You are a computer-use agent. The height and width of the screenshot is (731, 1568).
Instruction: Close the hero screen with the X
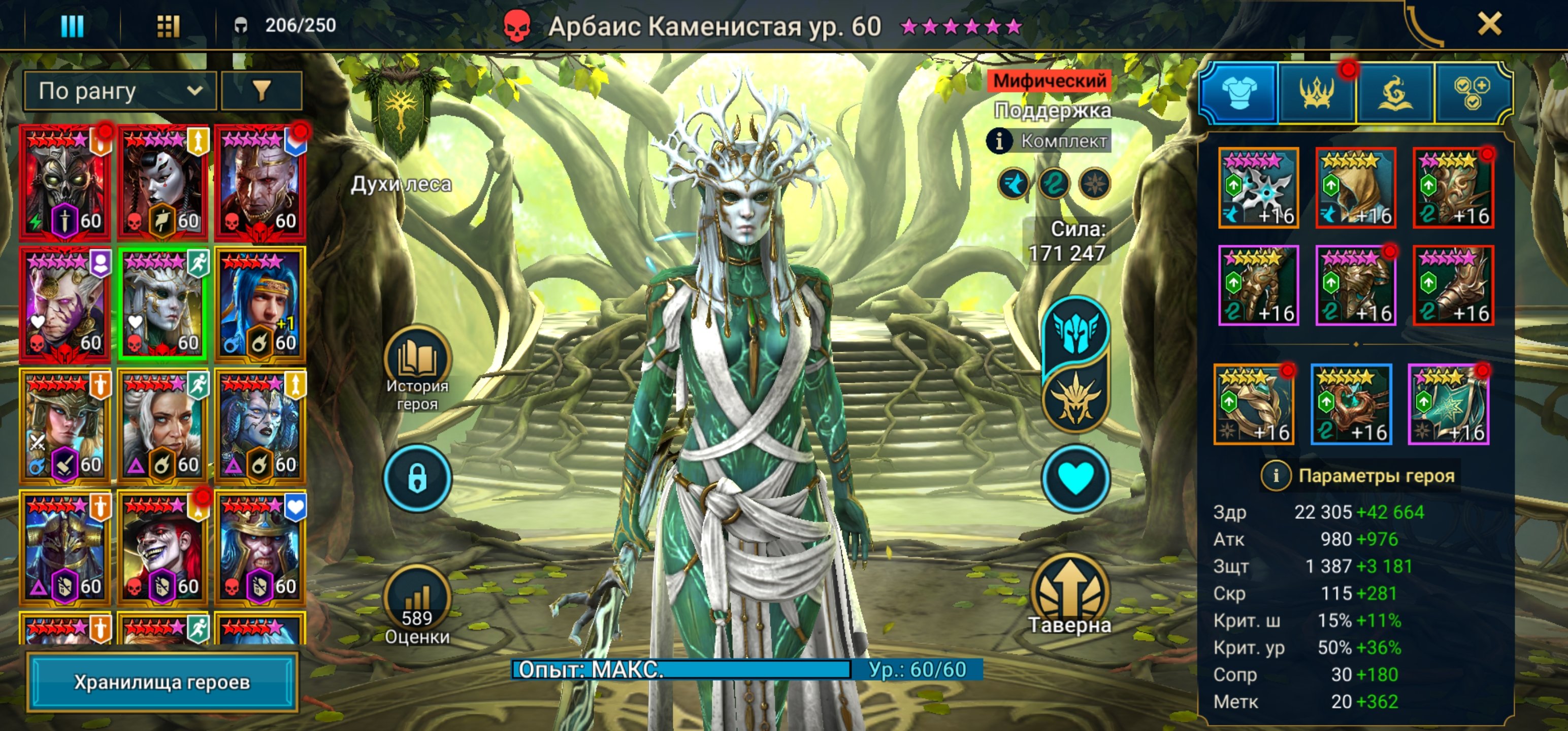pyautogui.click(x=1489, y=24)
